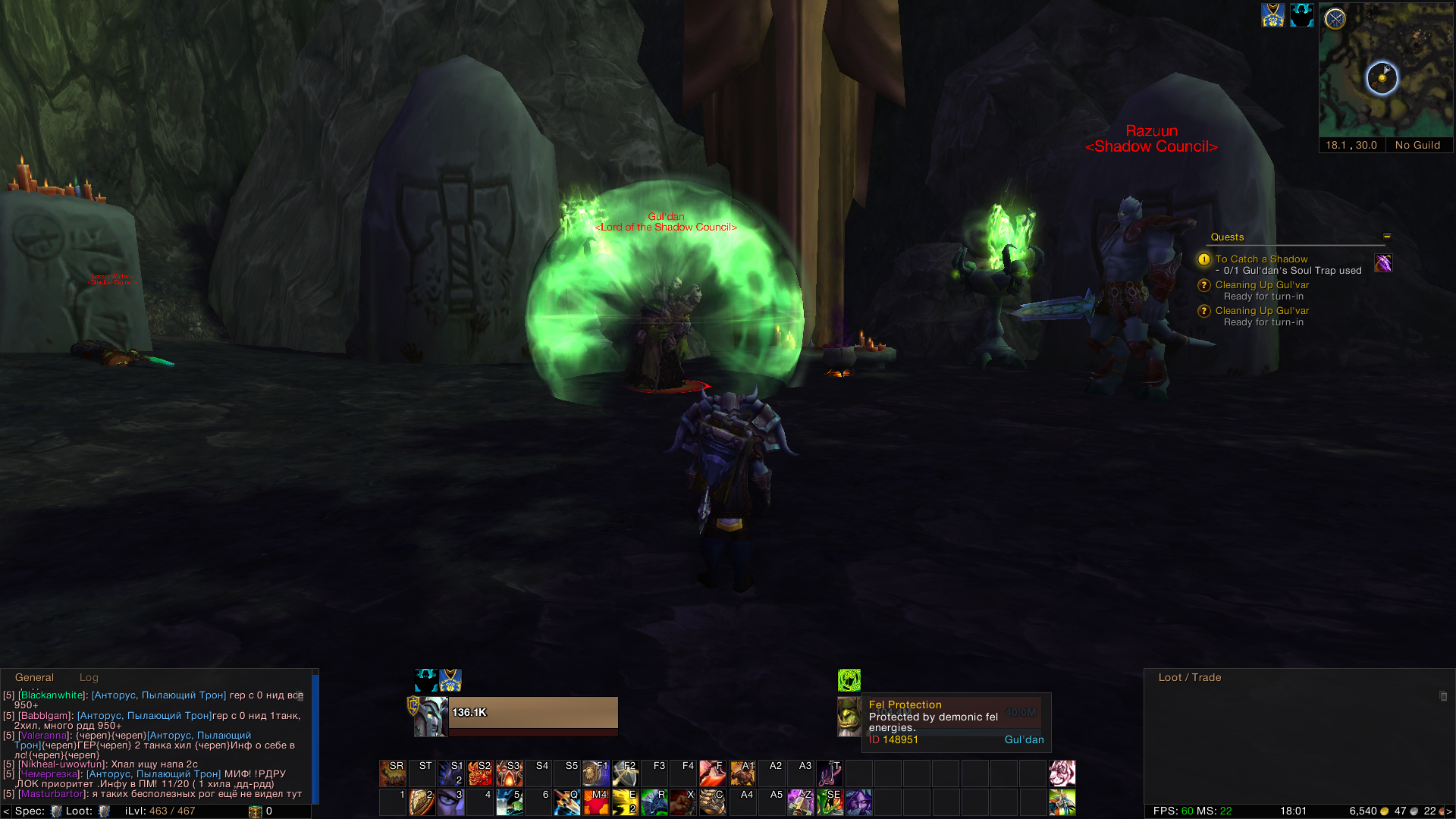This screenshot has height=819, width=1456.
Task: Click Gul'dan's target portrait
Action: tap(849, 716)
